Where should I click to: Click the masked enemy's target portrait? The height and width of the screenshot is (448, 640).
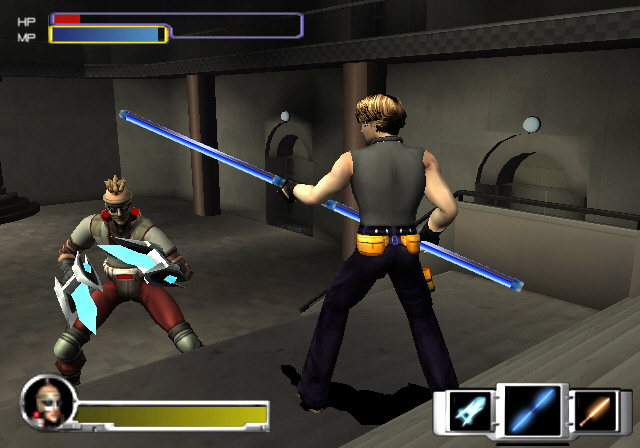coord(44,398)
